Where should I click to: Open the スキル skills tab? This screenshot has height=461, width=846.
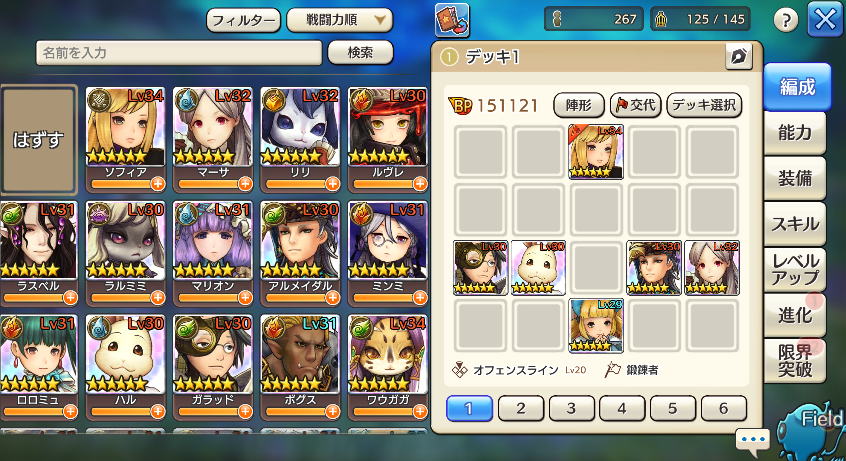click(x=795, y=223)
